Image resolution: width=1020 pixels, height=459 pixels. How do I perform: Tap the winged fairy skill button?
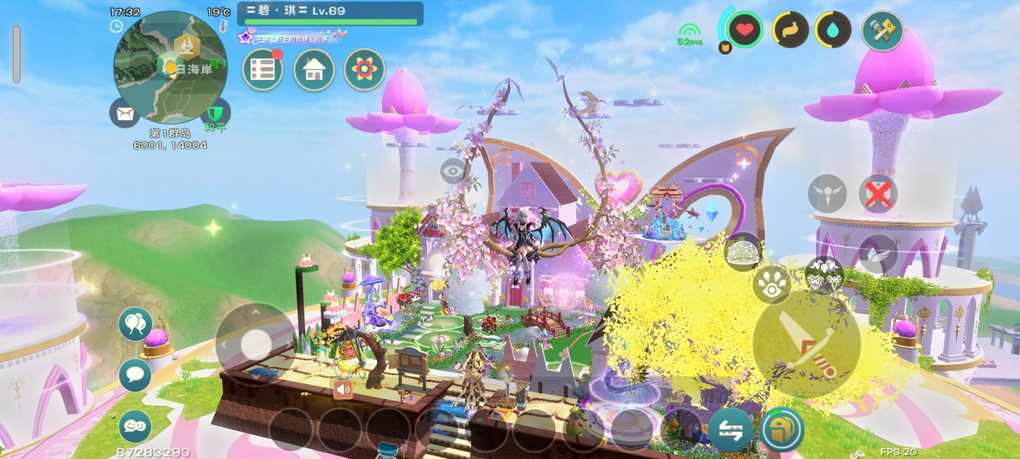tap(827, 193)
